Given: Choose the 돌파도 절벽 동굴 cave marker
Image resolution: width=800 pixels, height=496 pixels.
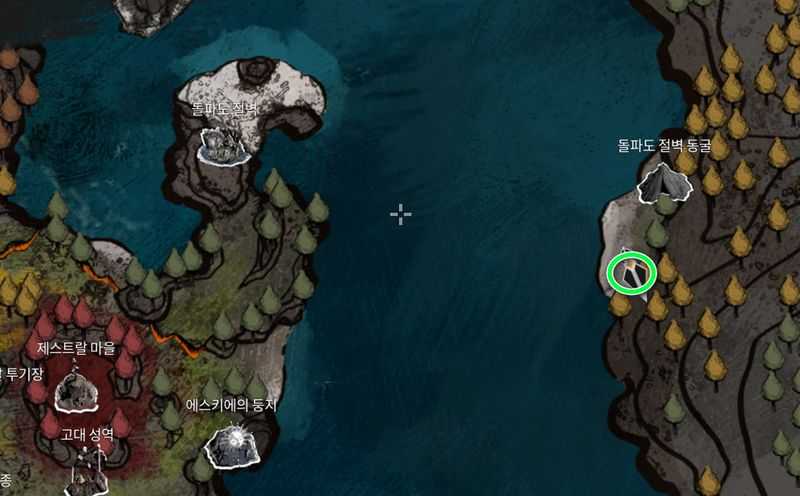Looking at the screenshot, I should (x=663, y=182).
